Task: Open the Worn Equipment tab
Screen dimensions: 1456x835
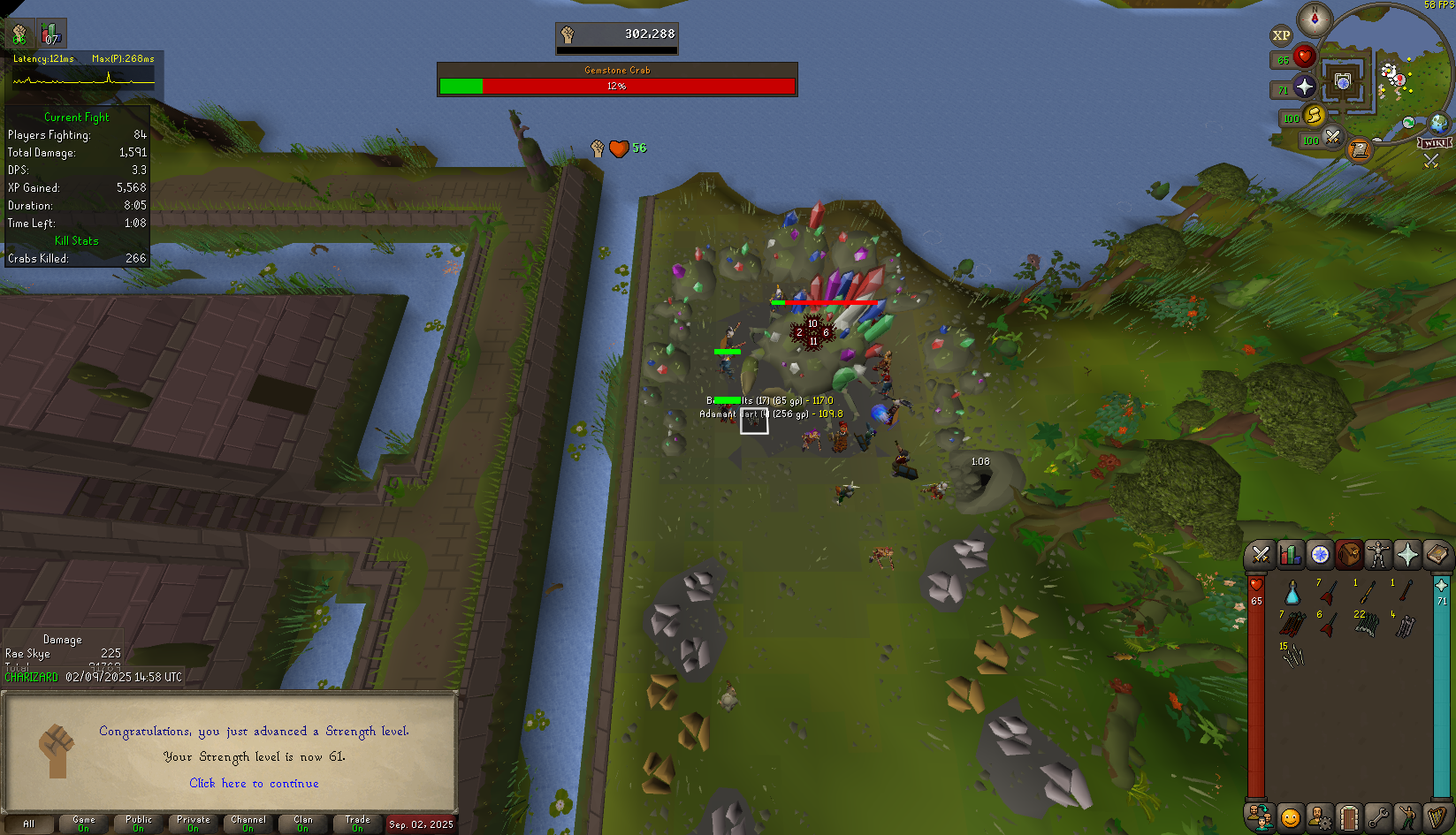Action: [1378, 555]
